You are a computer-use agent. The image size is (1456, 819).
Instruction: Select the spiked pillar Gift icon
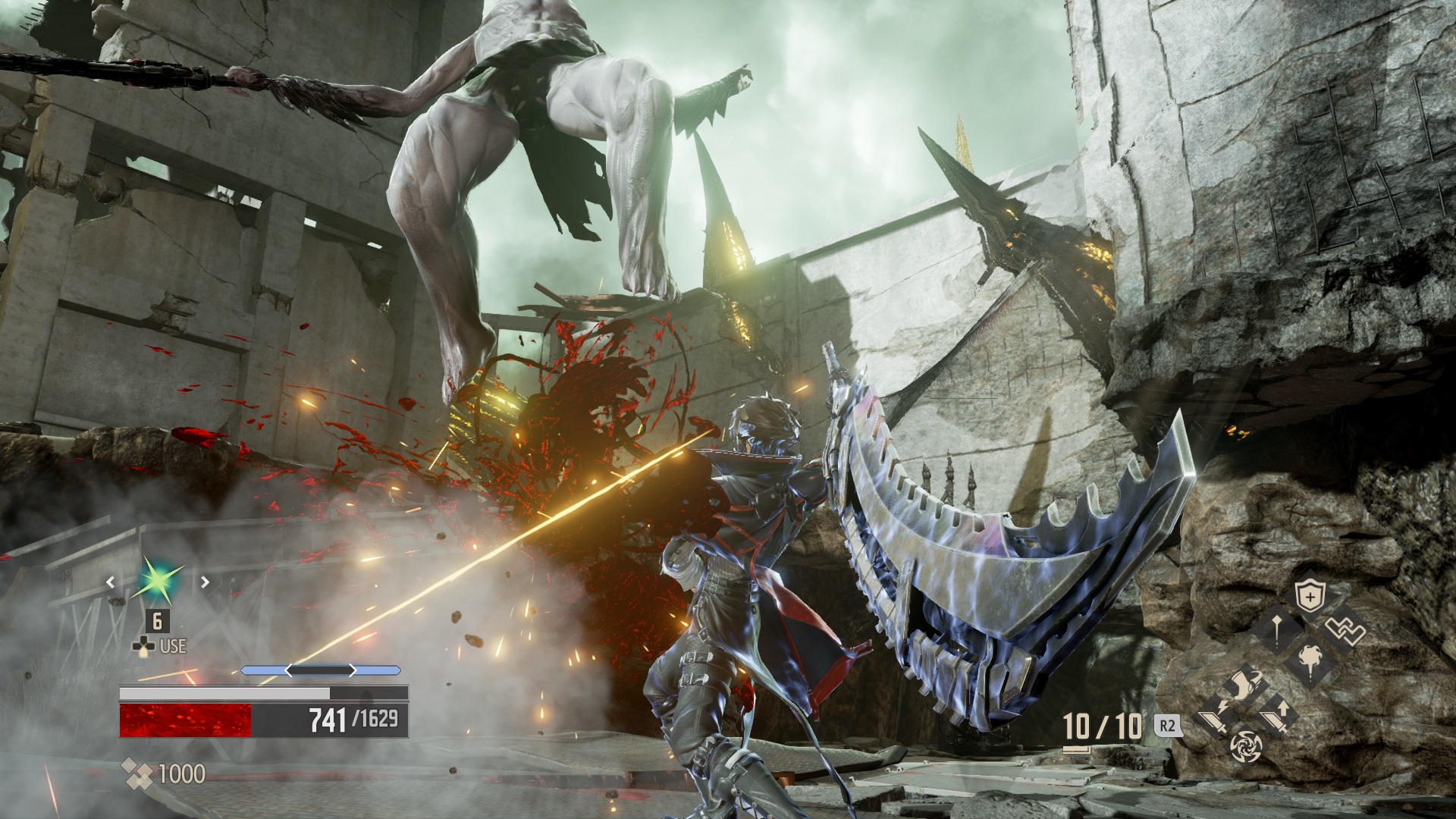pyautogui.click(x=1276, y=632)
